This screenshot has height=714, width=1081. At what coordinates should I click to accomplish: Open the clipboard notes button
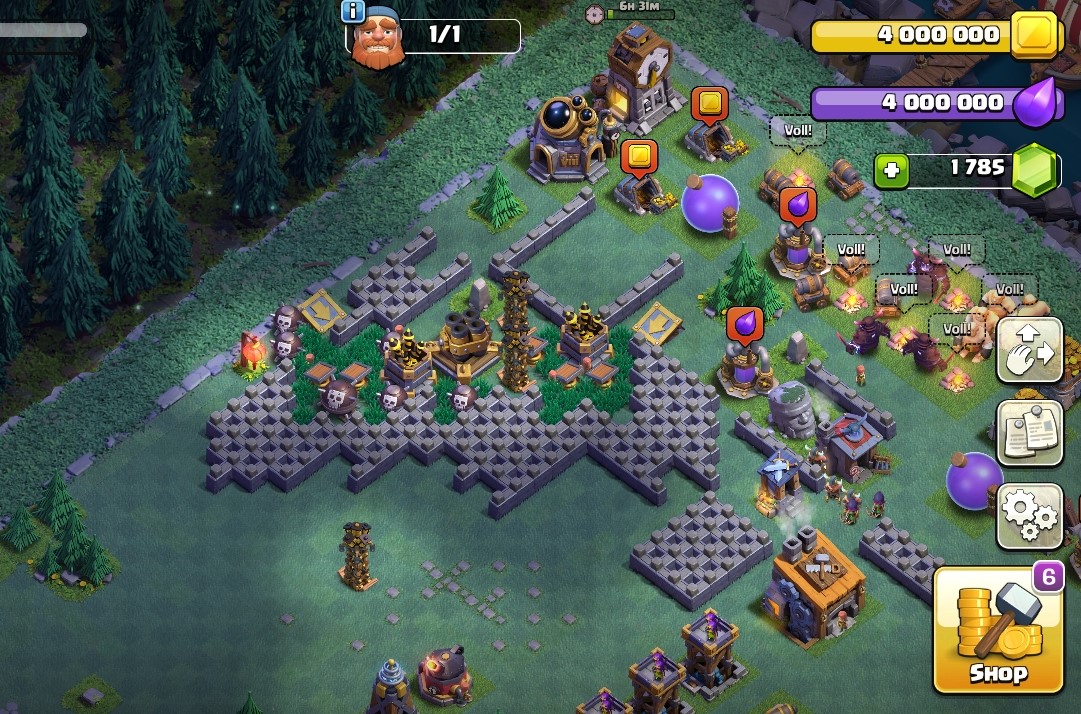coord(1029,433)
